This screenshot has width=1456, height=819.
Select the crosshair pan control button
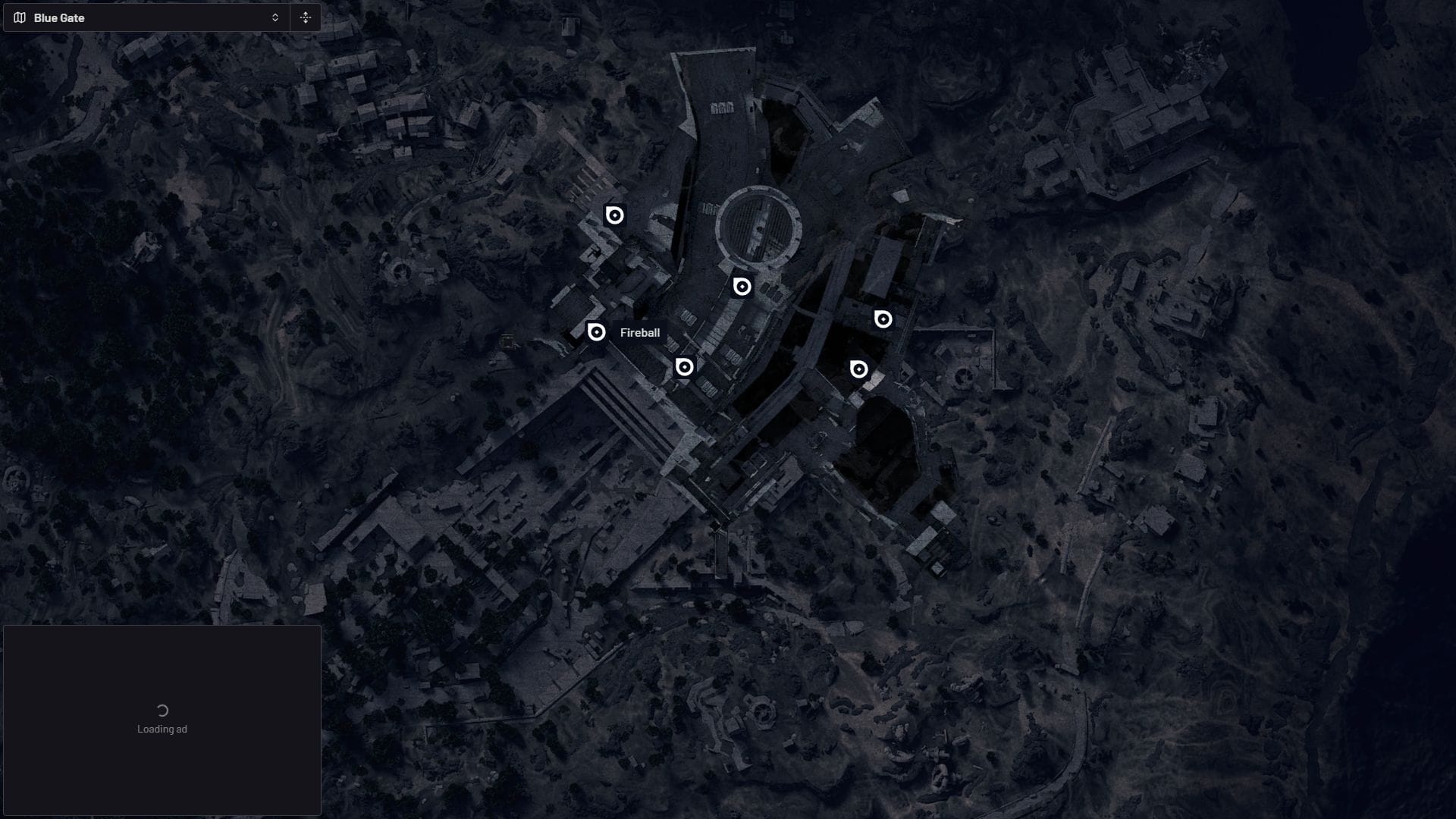click(x=306, y=17)
